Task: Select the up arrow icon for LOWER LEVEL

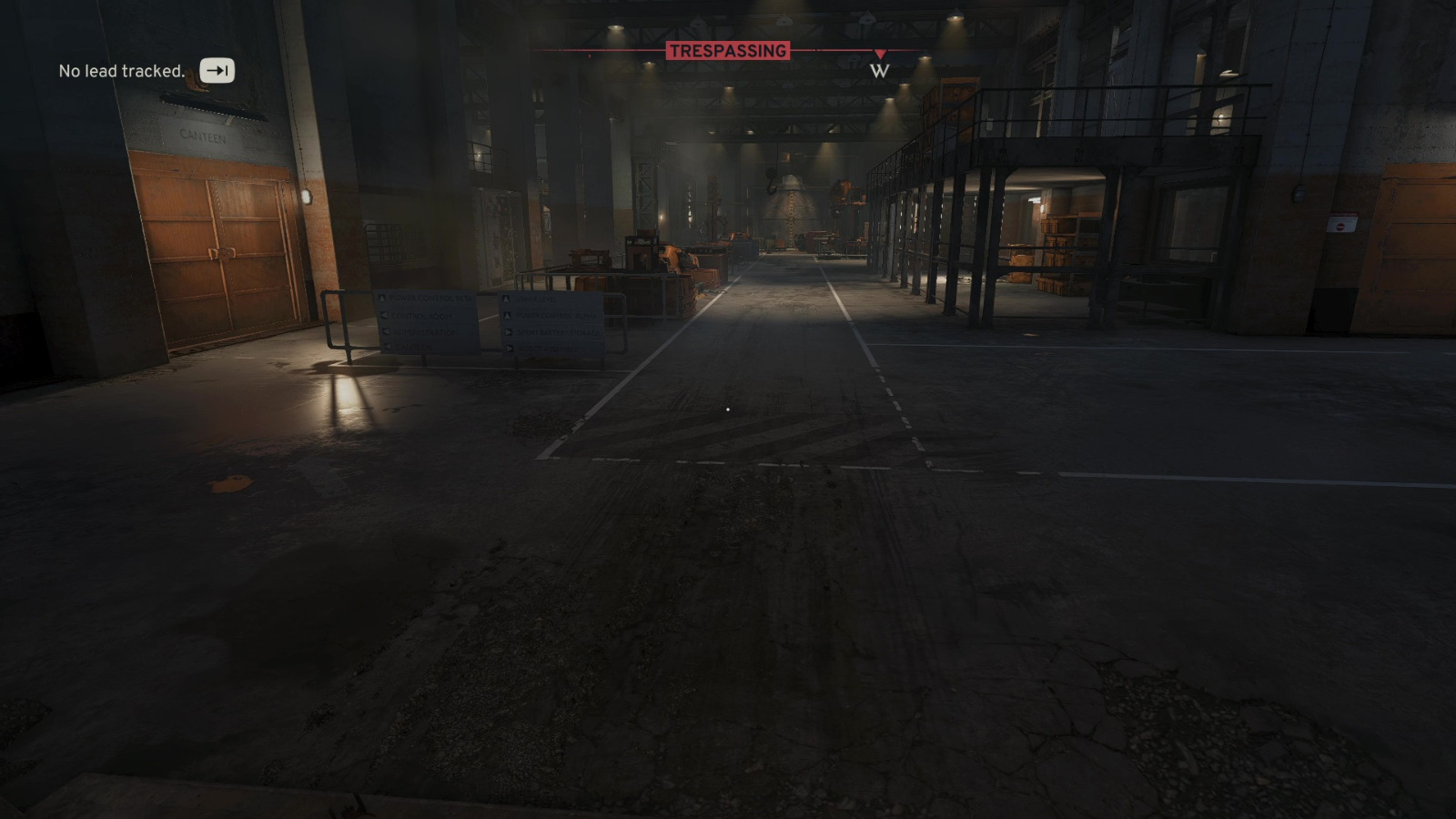Action: 506,298
